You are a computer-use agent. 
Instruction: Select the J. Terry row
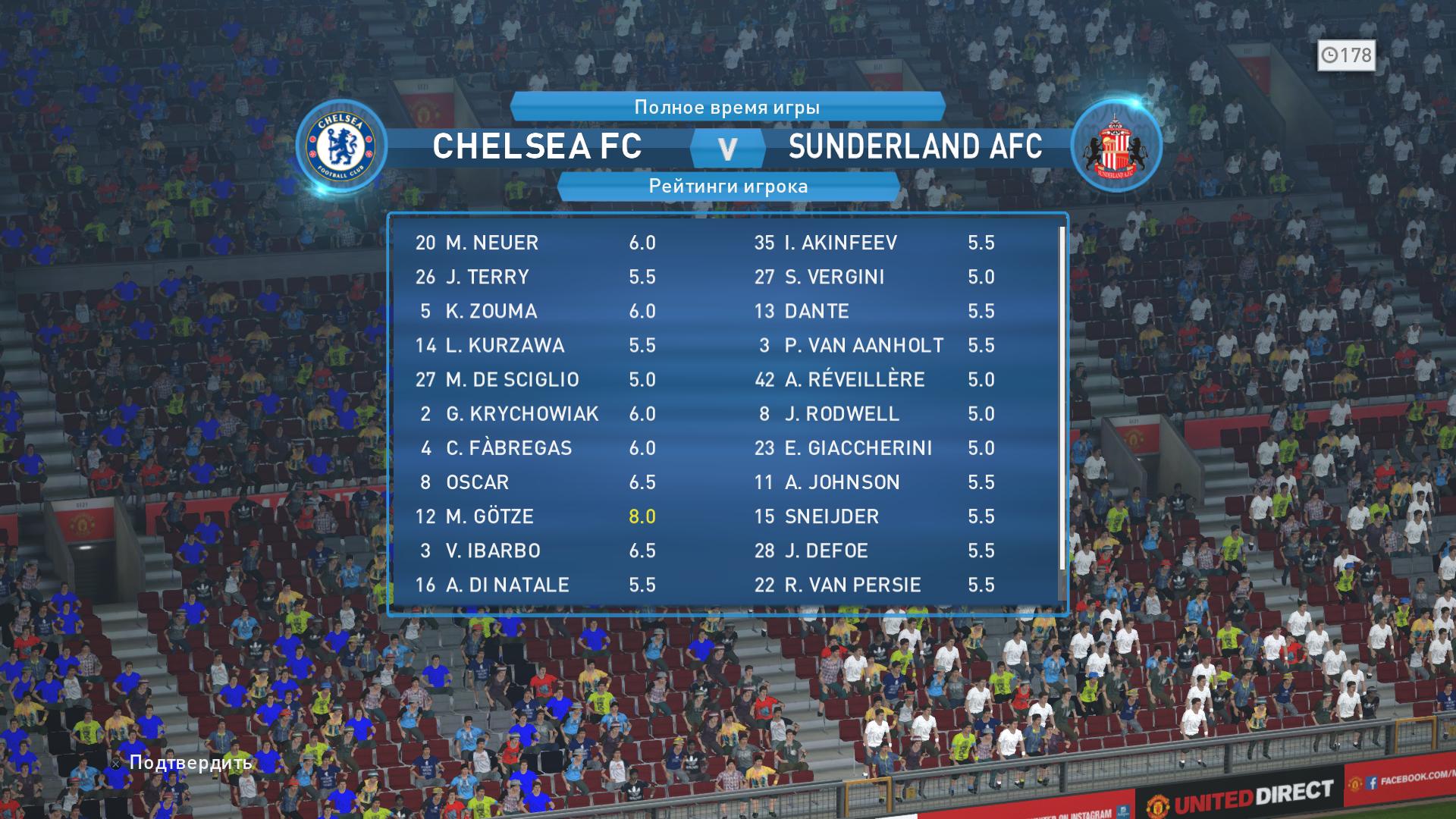535,277
